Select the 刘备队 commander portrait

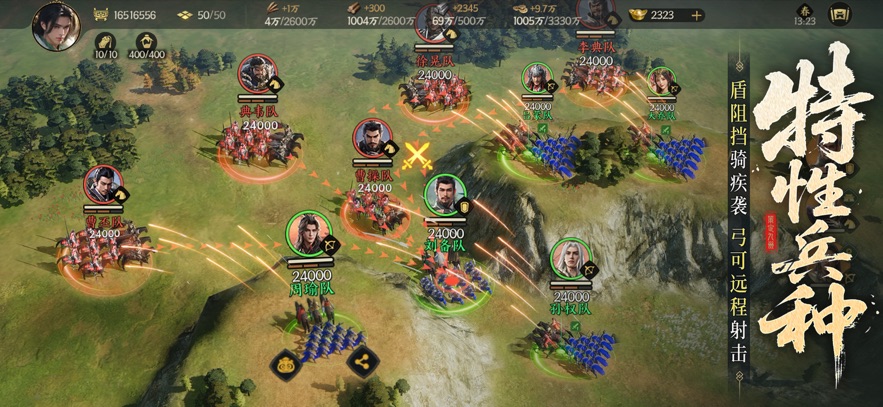point(444,196)
